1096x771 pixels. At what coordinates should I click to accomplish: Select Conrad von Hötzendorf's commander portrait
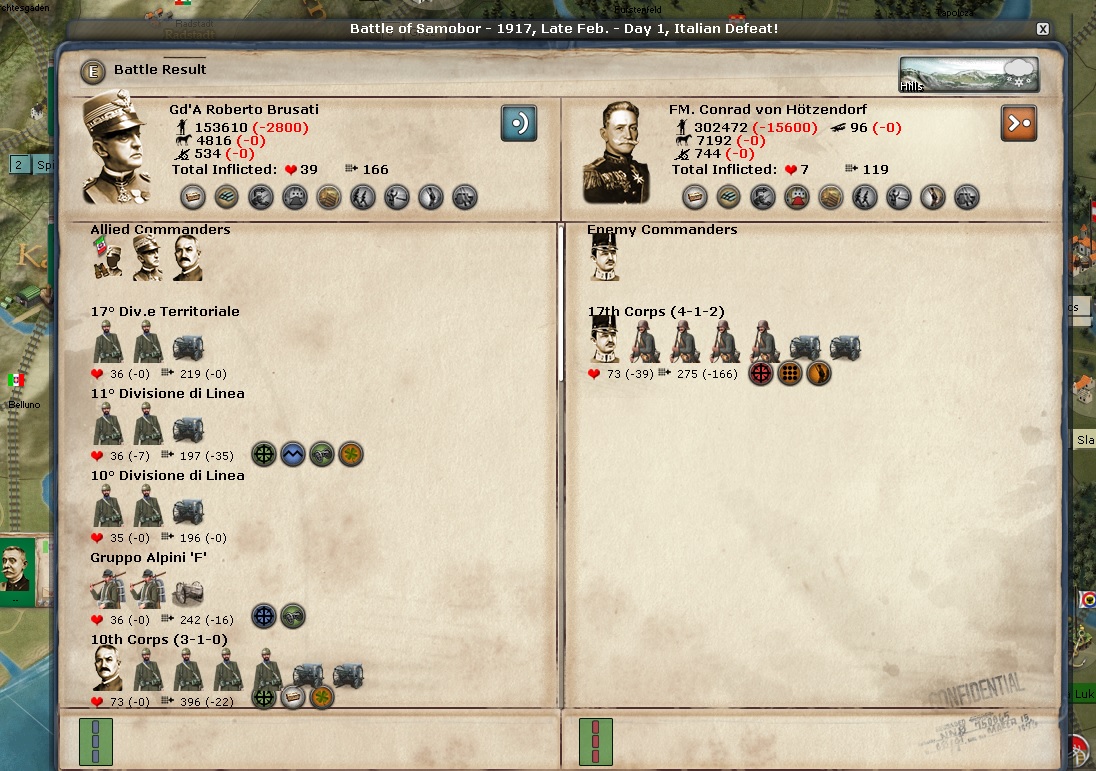[x=616, y=152]
